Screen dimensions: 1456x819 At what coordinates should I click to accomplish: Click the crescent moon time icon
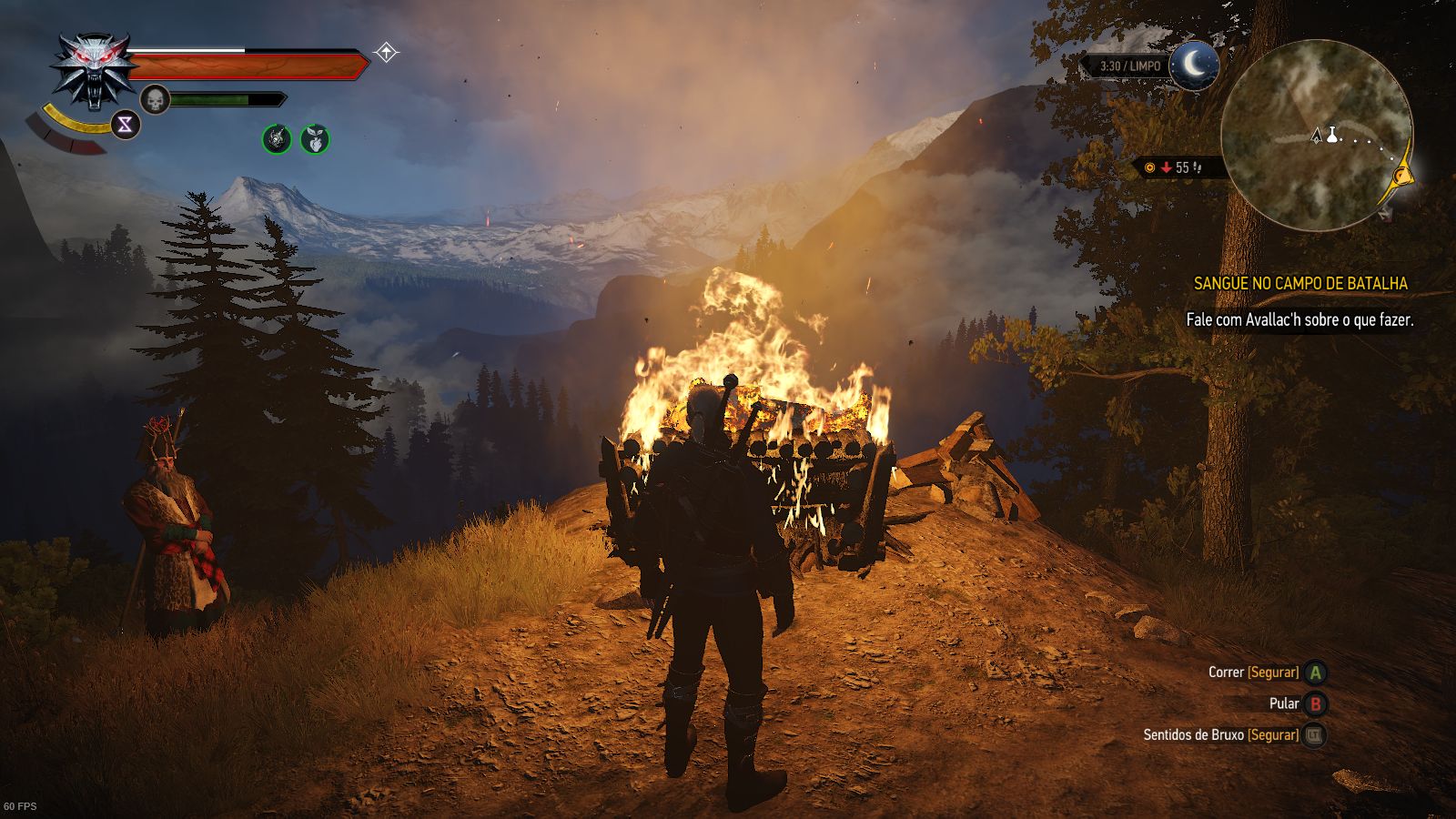point(1194,66)
